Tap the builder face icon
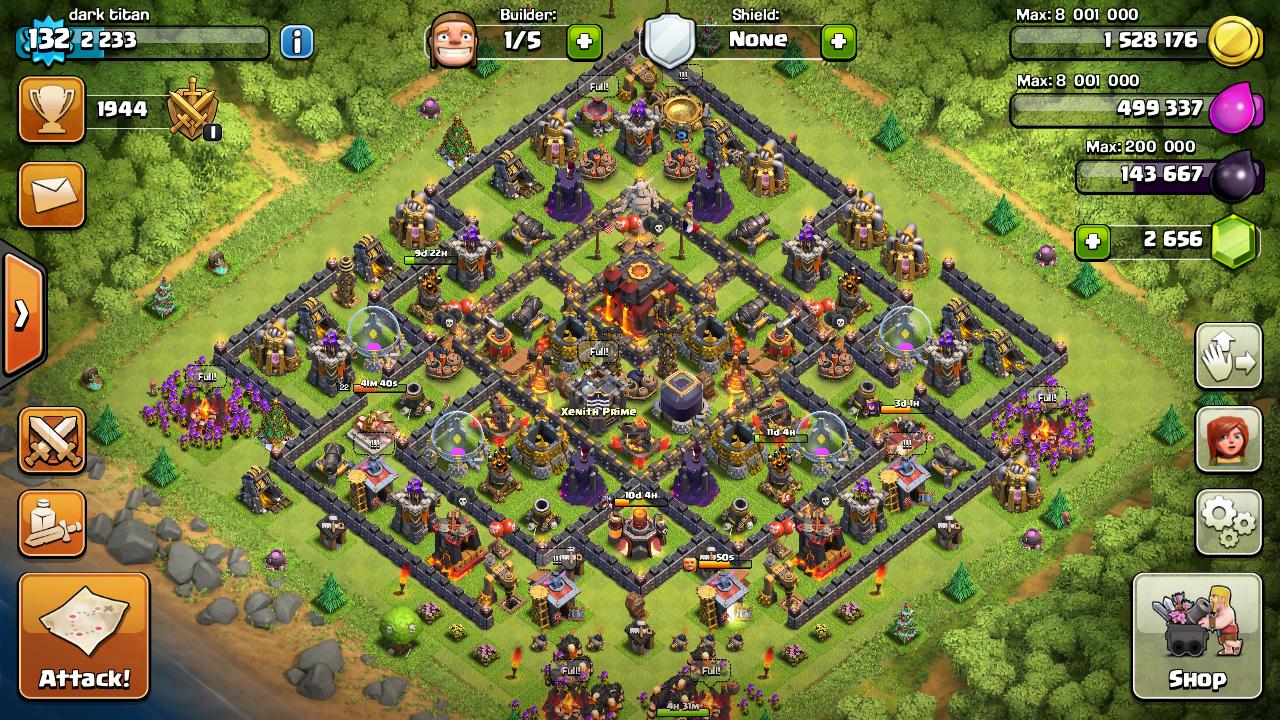 pyautogui.click(x=452, y=42)
